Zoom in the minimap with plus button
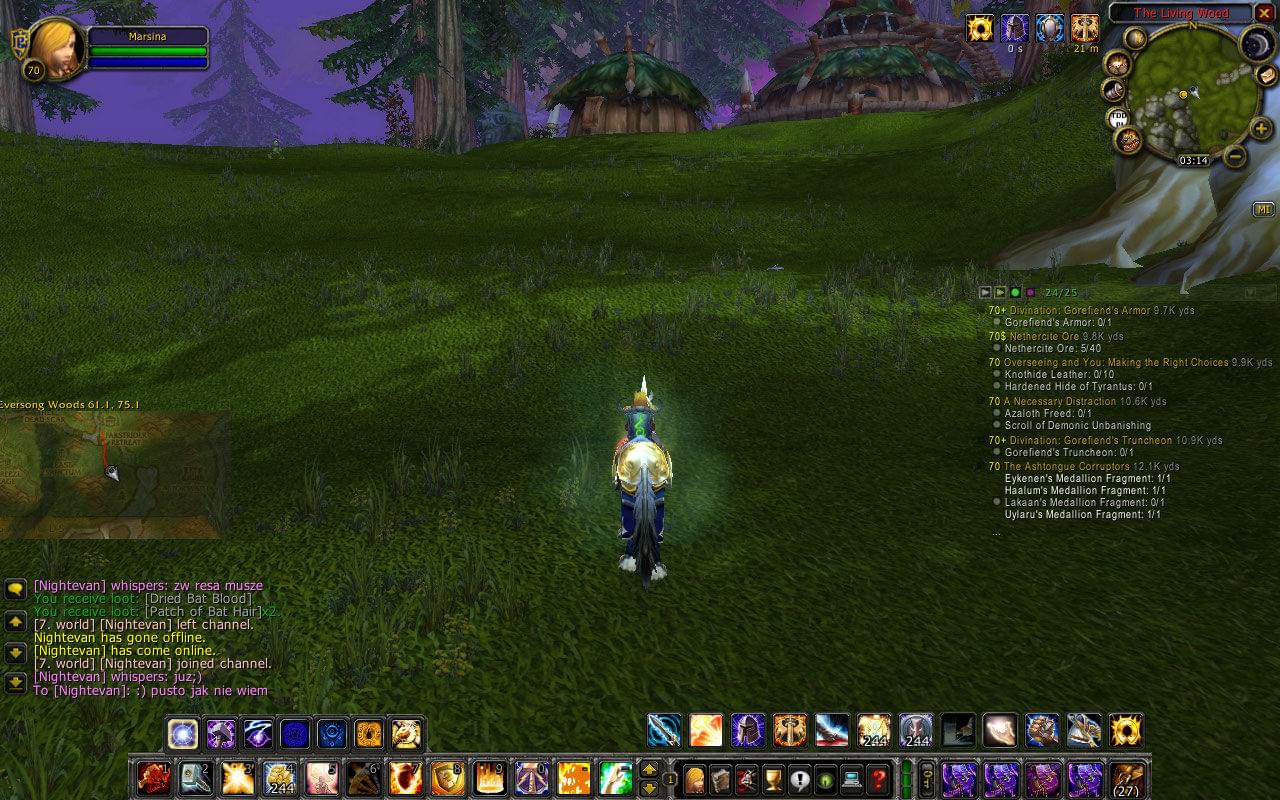 click(1261, 129)
